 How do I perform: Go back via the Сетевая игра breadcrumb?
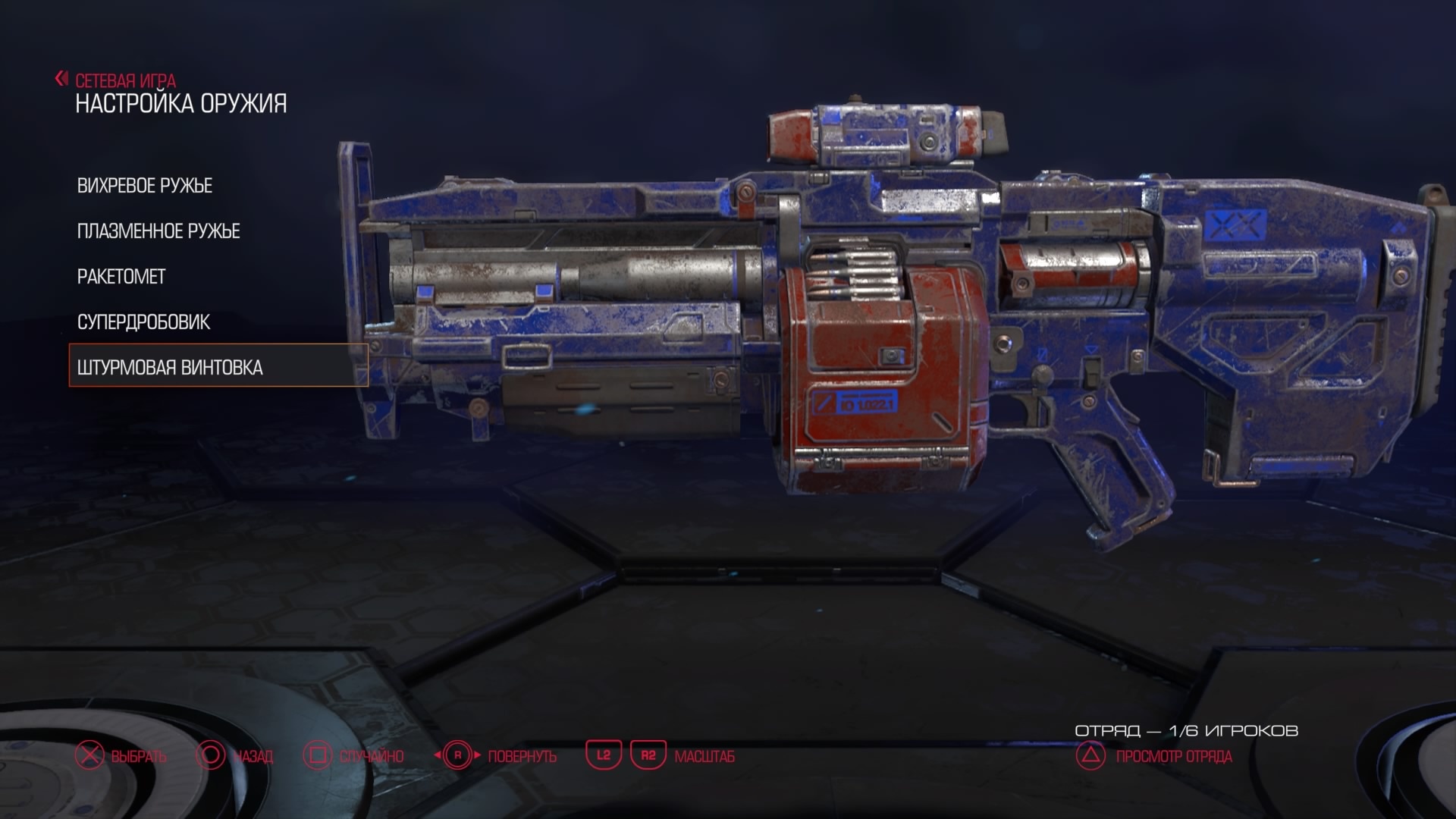124,80
